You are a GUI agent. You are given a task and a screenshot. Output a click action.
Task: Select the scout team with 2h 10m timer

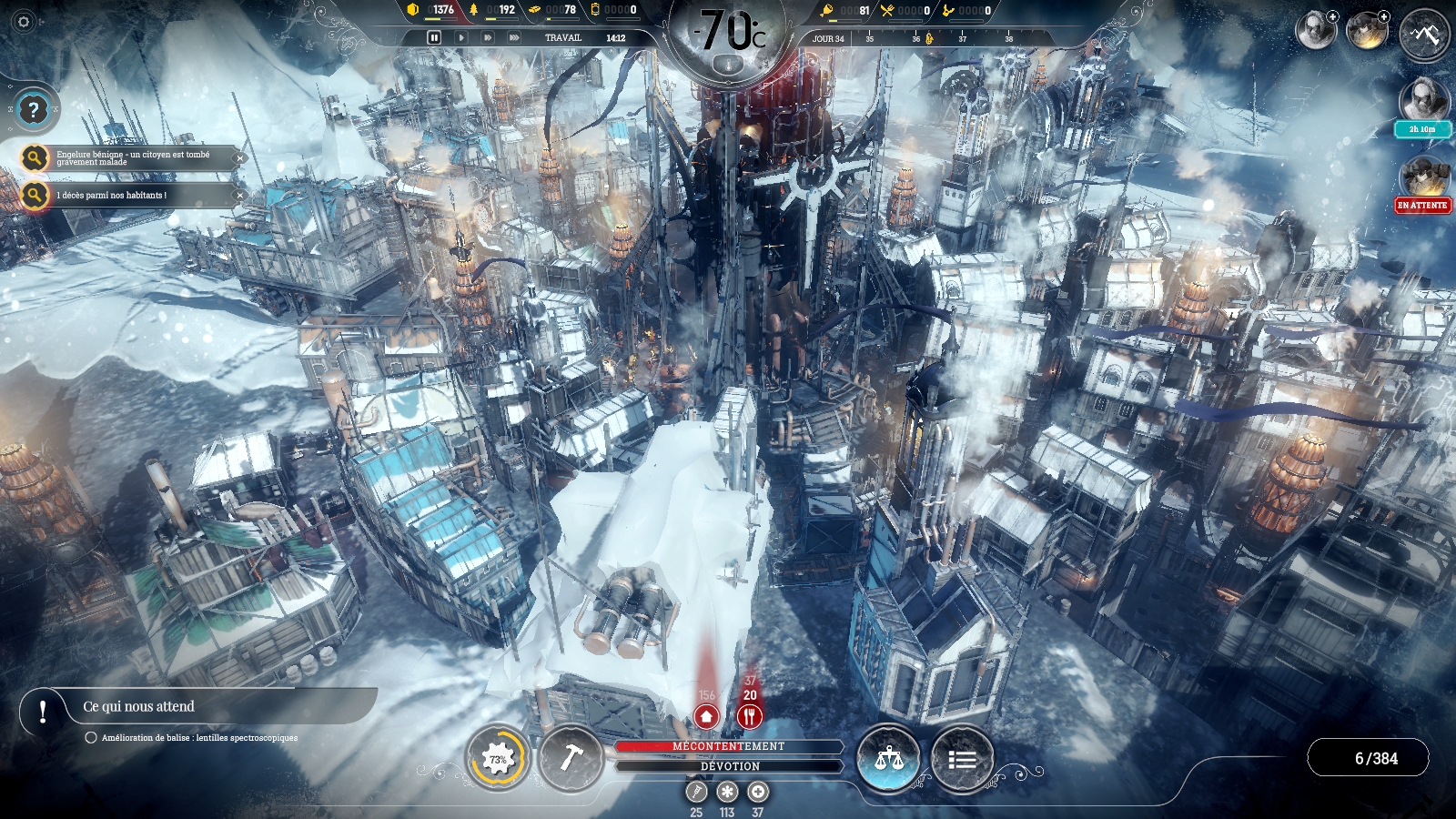[1423, 102]
